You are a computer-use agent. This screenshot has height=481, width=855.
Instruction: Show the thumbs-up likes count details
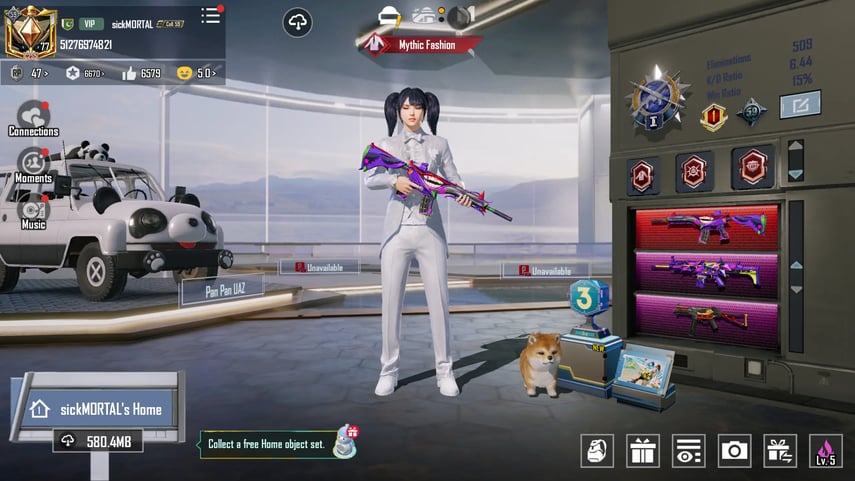tap(142, 73)
